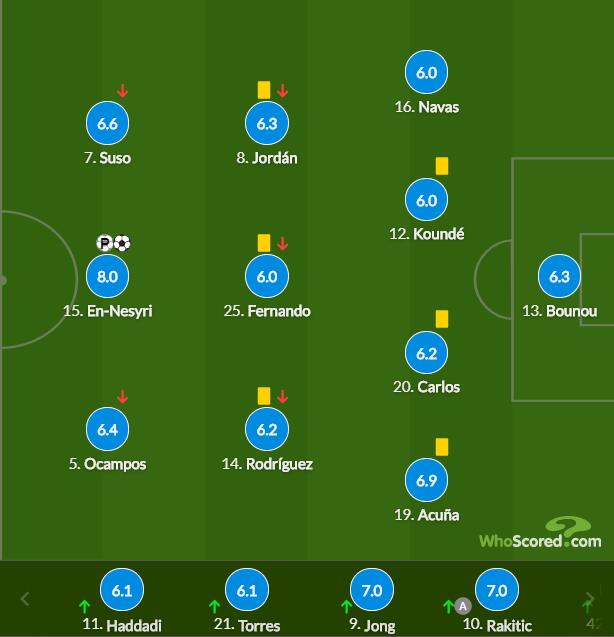The width and height of the screenshot is (614, 637).
Task: Show more substitutes with right arrow
Action: pos(590,599)
